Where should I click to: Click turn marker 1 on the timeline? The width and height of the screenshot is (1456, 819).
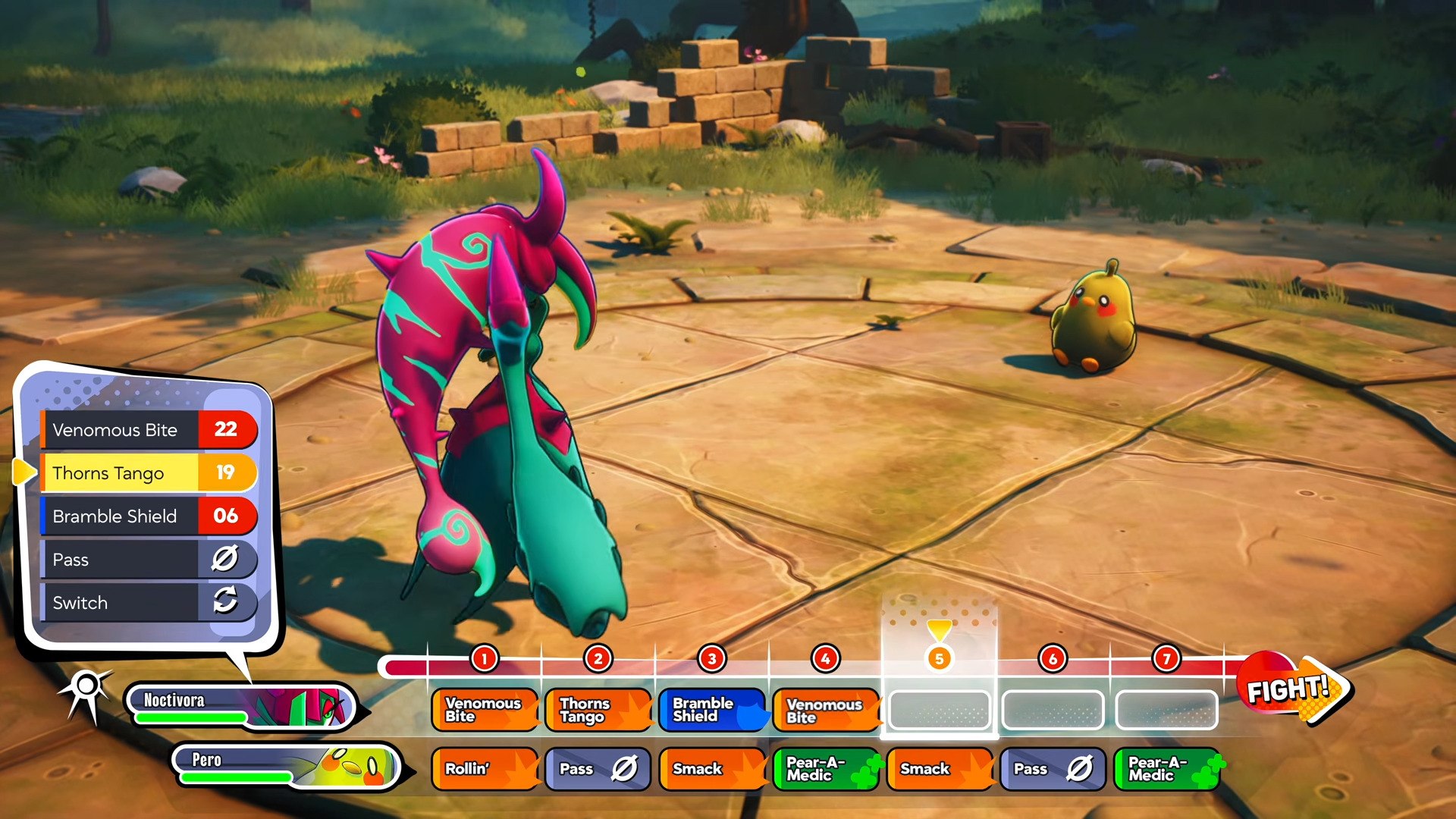point(484,658)
